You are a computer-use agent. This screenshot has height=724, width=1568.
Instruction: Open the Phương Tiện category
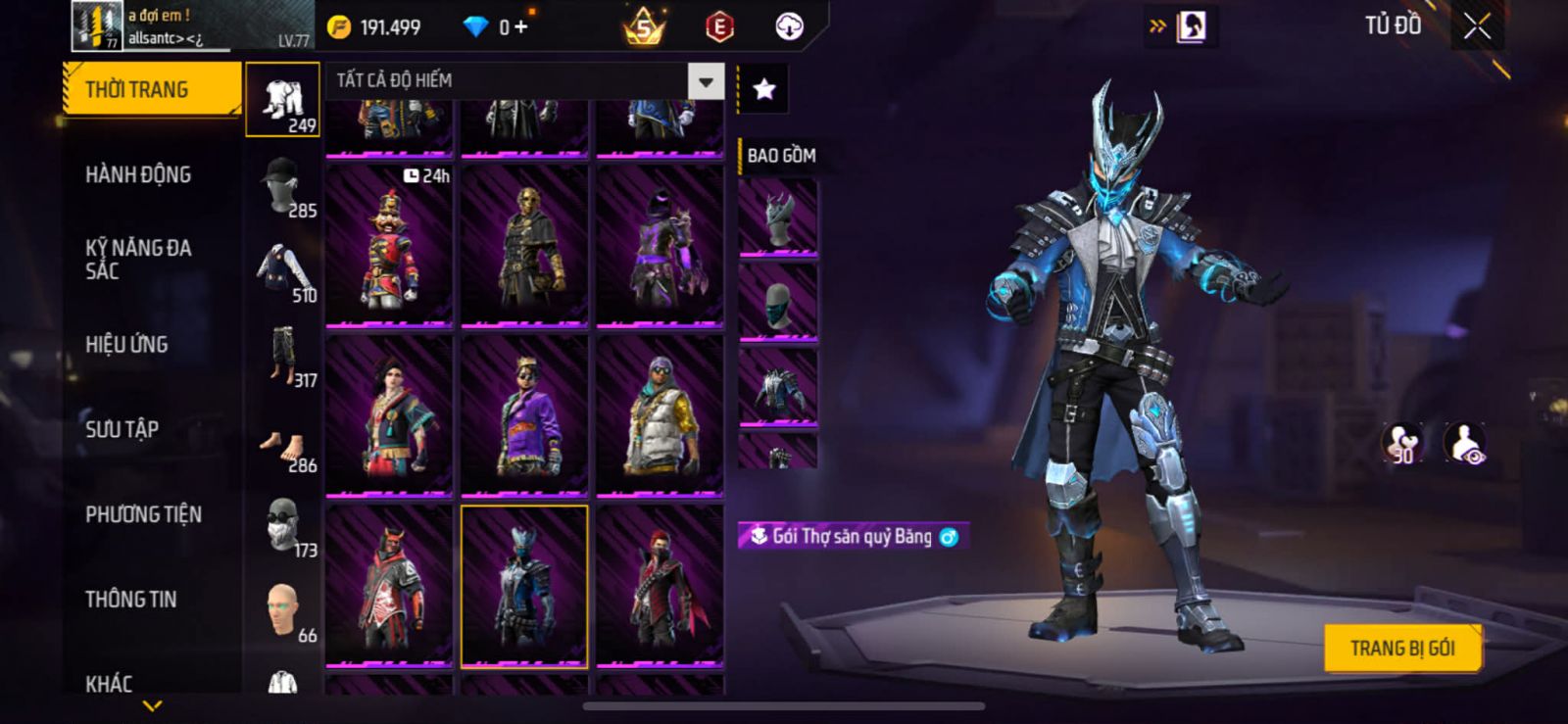point(143,514)
